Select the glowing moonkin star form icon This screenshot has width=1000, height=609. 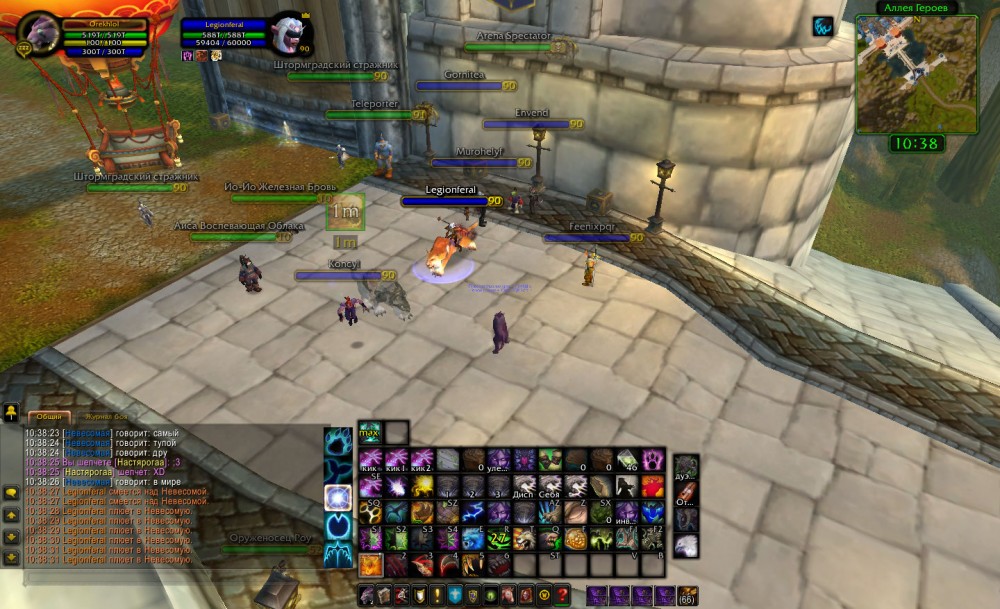click(339, 497)
